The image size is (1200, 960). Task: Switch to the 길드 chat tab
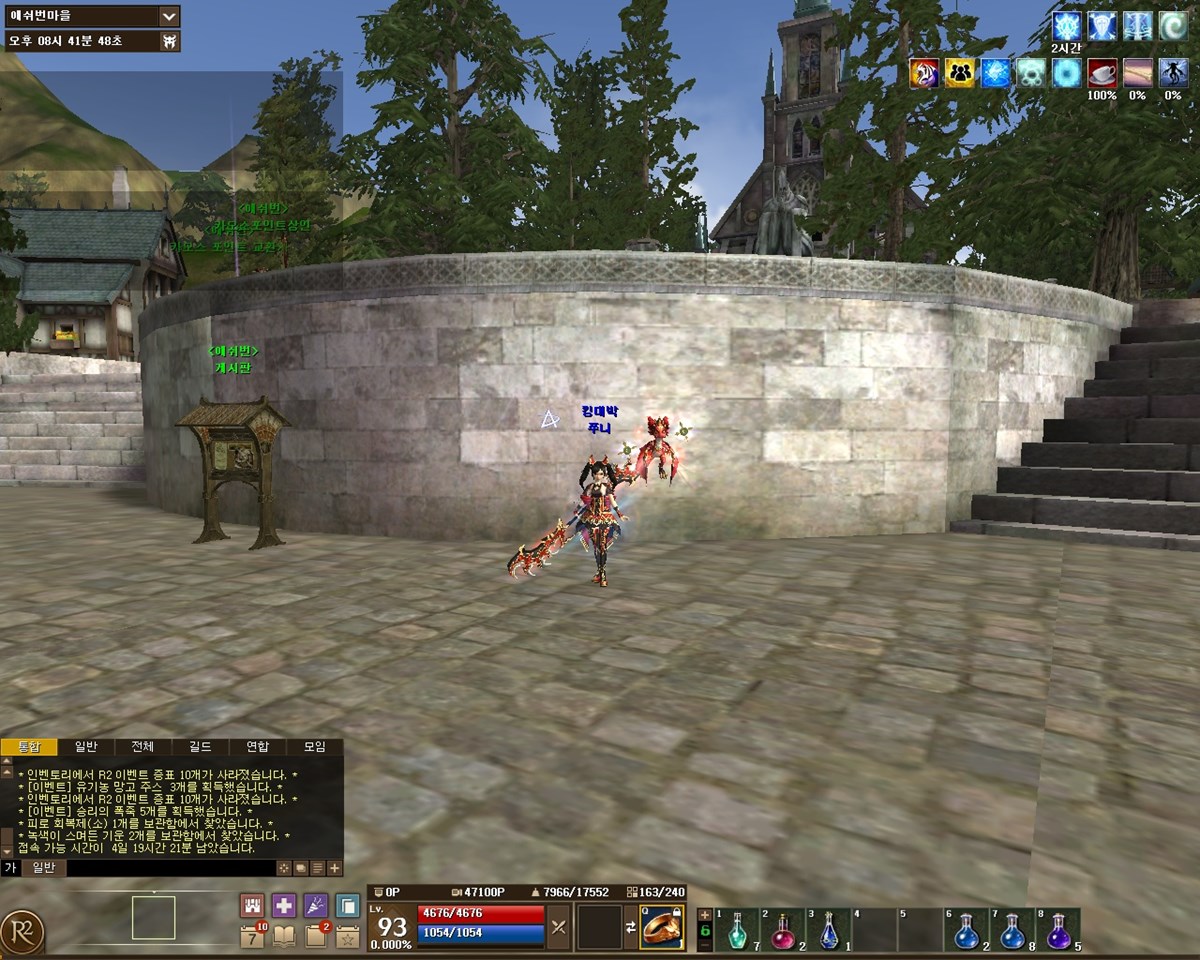click(200, 747)
